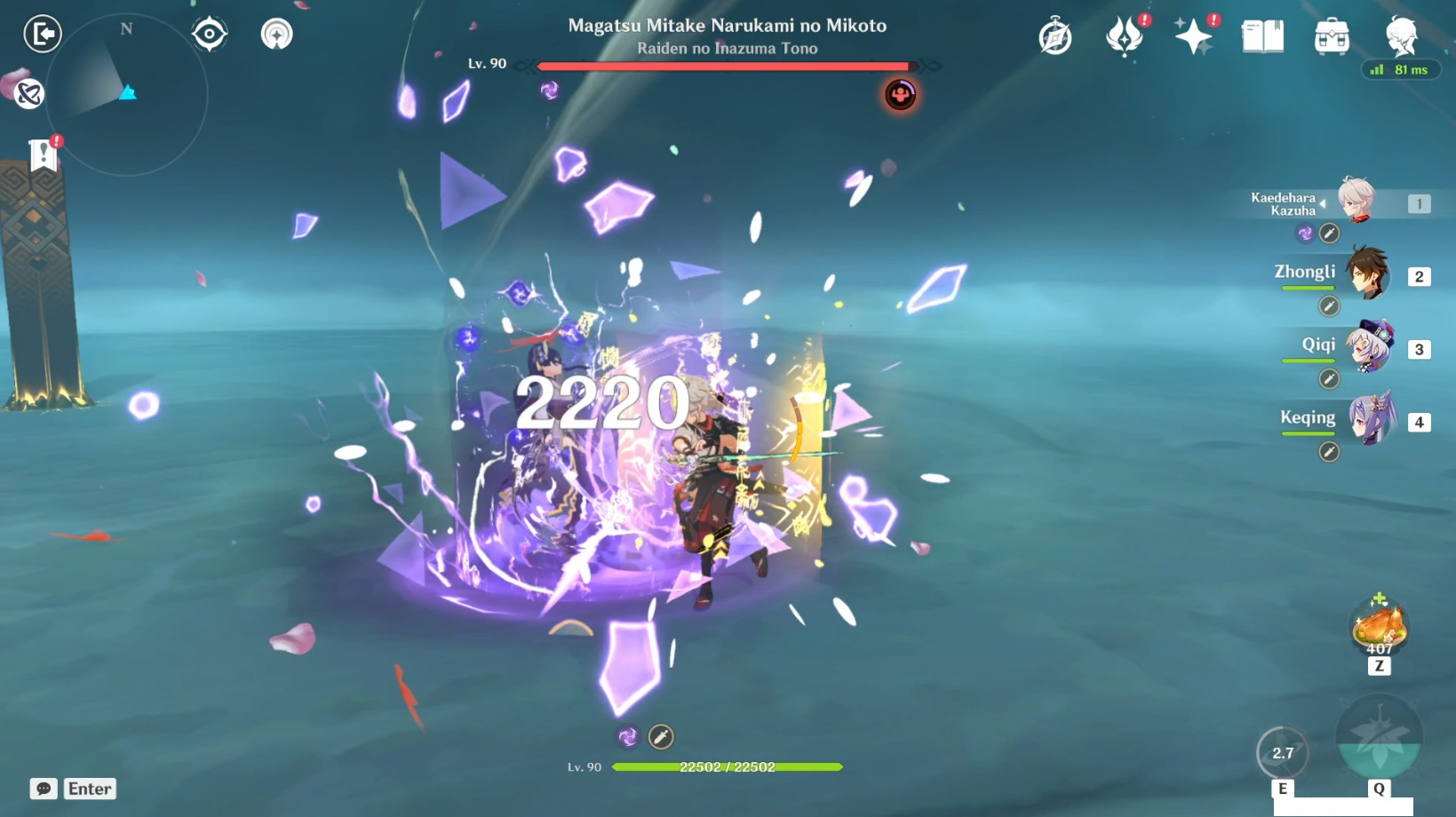Open the Events page wings icon
This screenshot has height=817, width=1456.
point(1123,36)
